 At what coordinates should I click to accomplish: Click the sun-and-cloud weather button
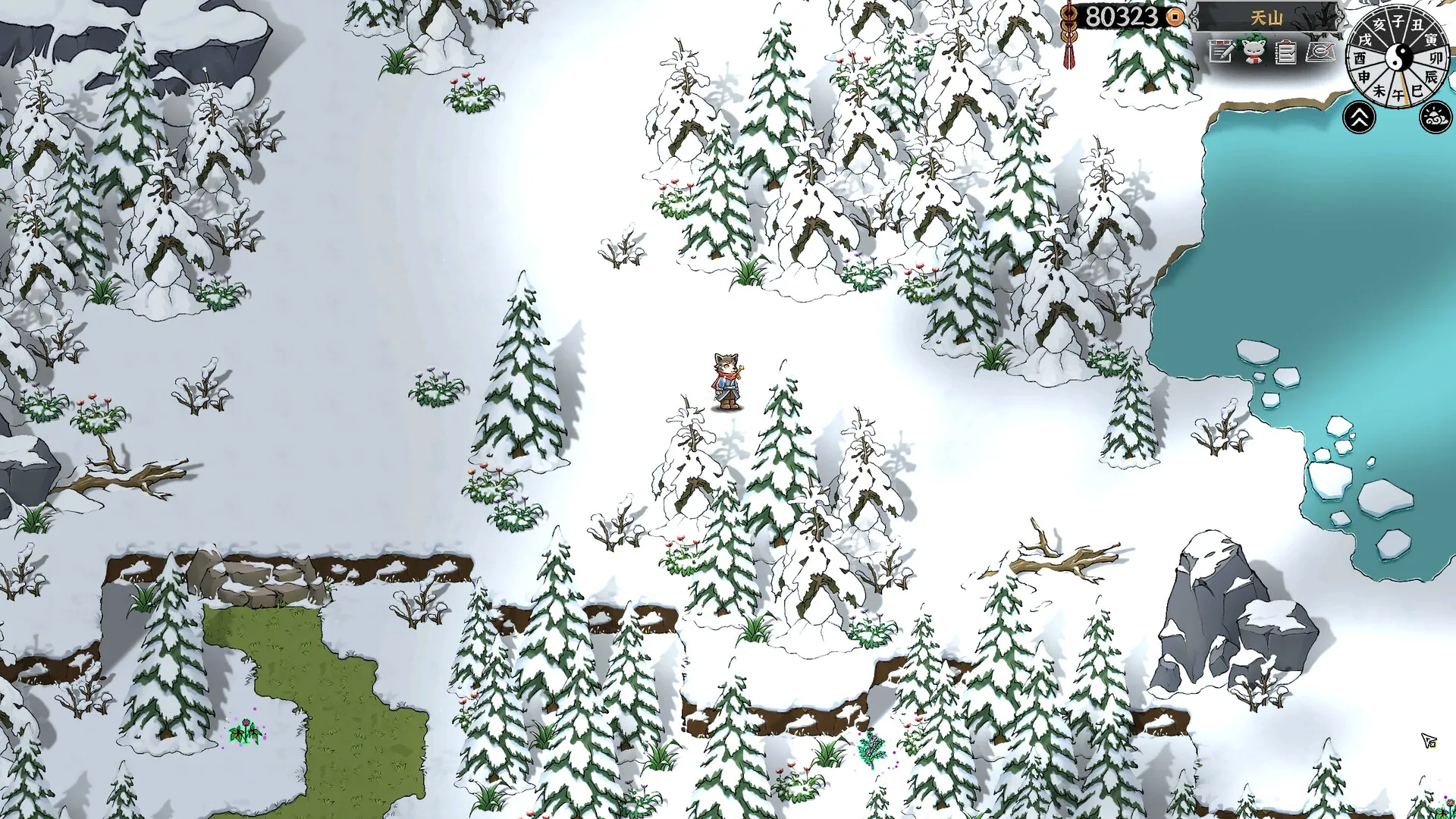[1435, 118]
